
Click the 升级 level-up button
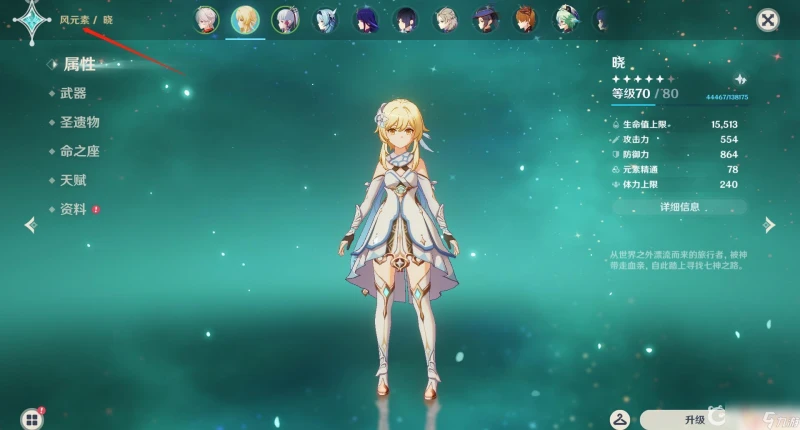click(x=695, y=419)
